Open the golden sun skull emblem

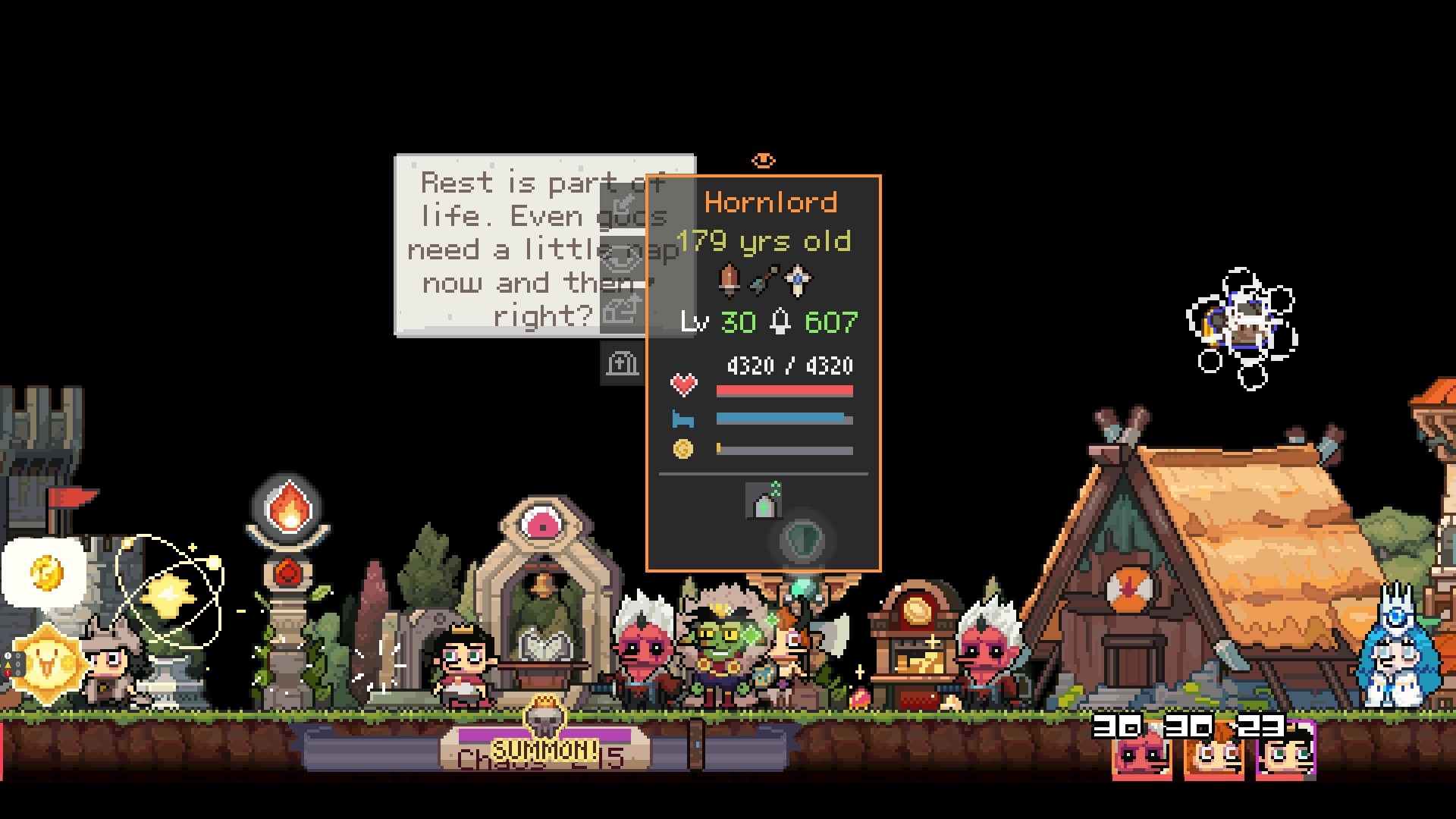click(x=47, y=664)
